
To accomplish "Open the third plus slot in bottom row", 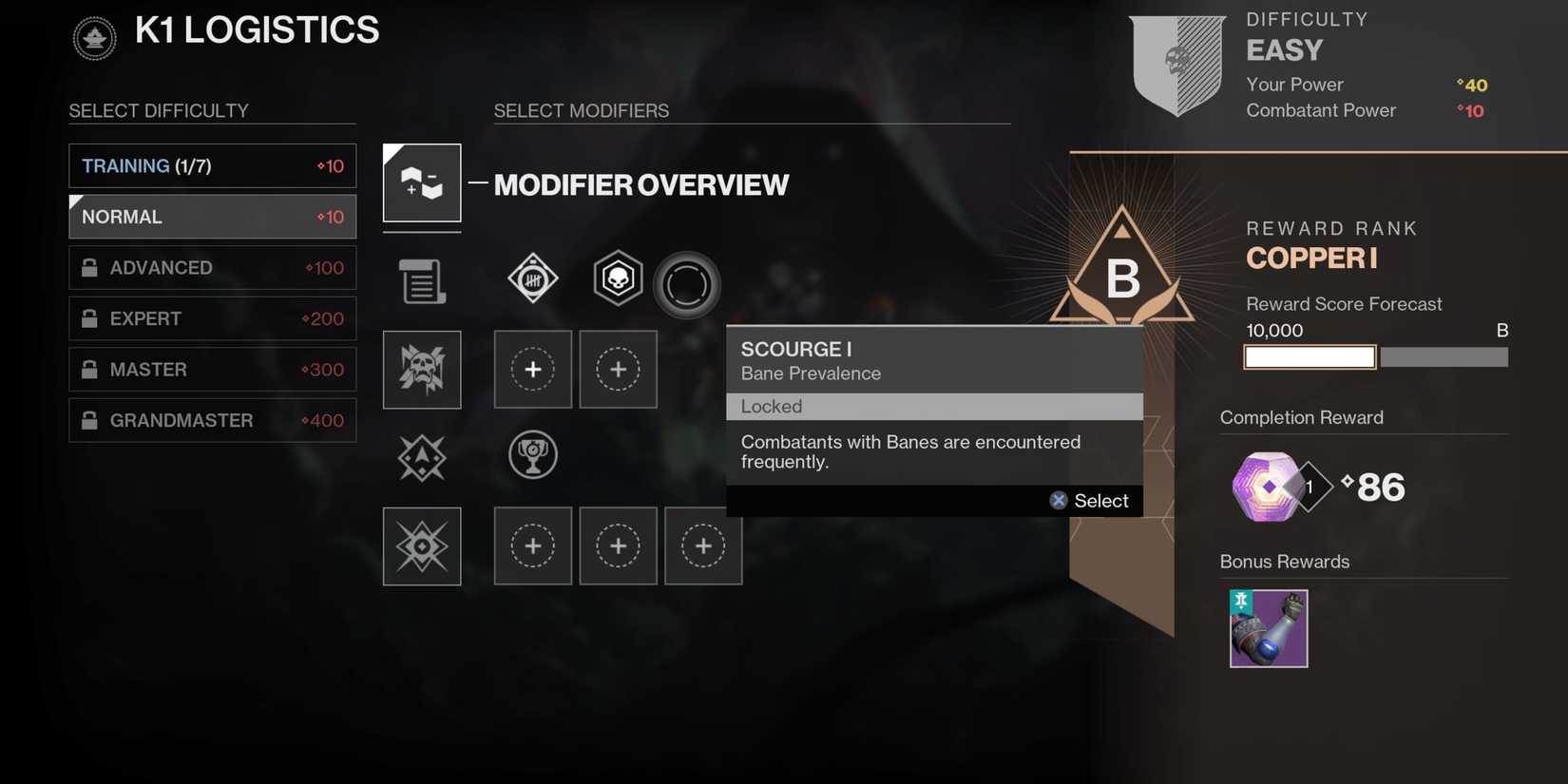I will click(702, 545).
